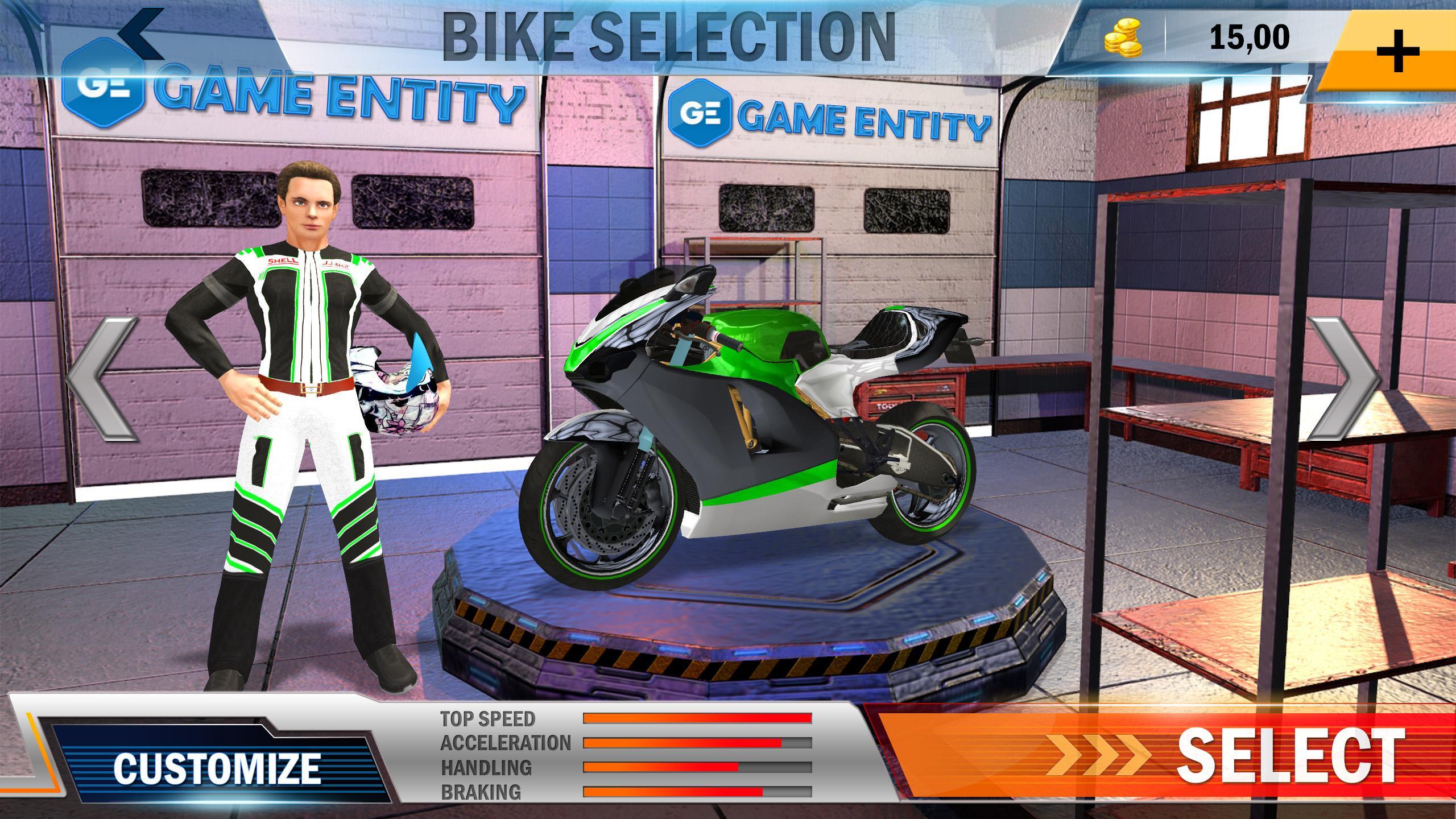Add more coins with the plus button
The width and height of the screenshot is (1456, 819).
(x=1397, y=50)
